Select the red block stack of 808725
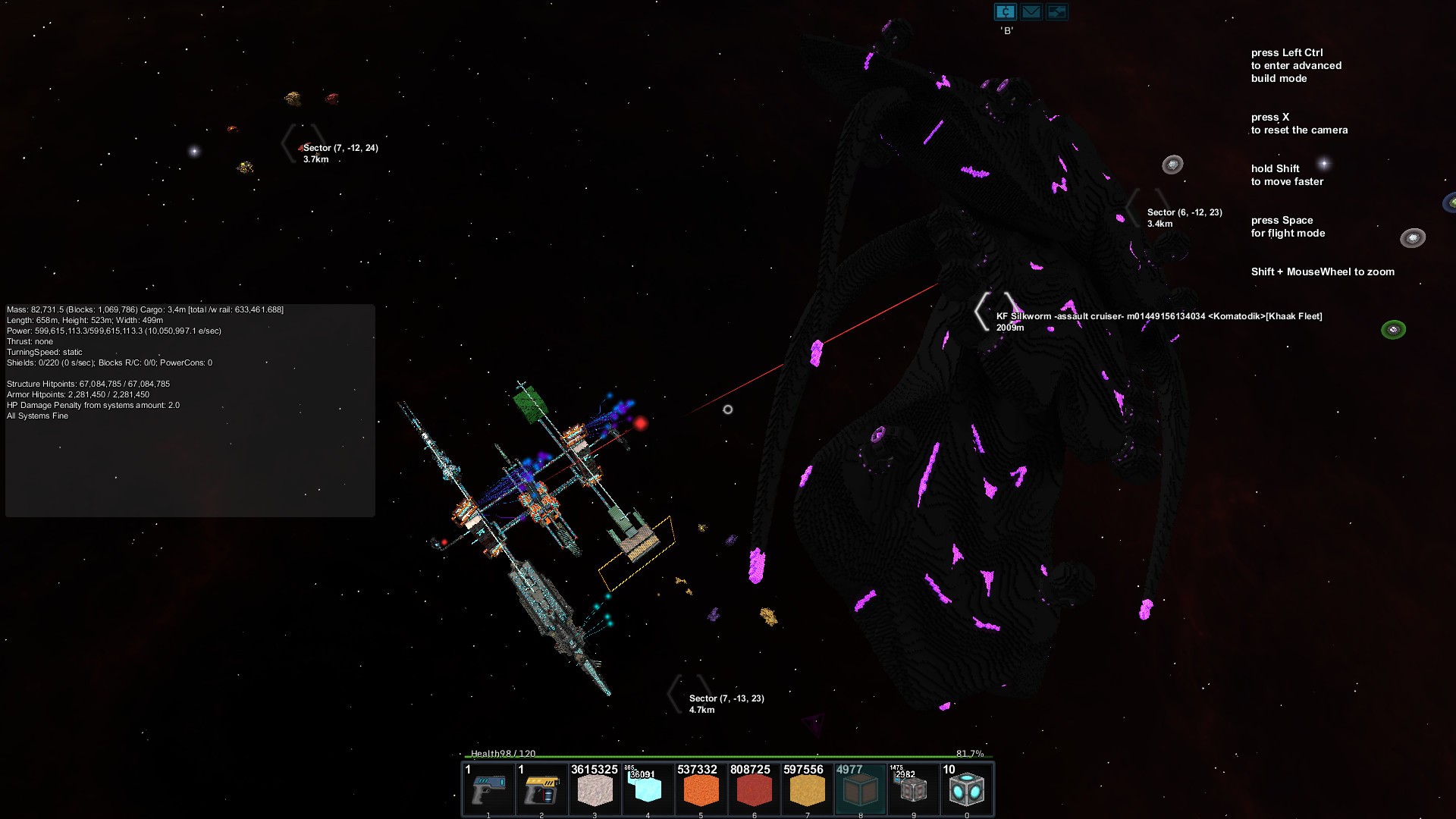This screenshot has height=819, width=1456. click(754, 789)
